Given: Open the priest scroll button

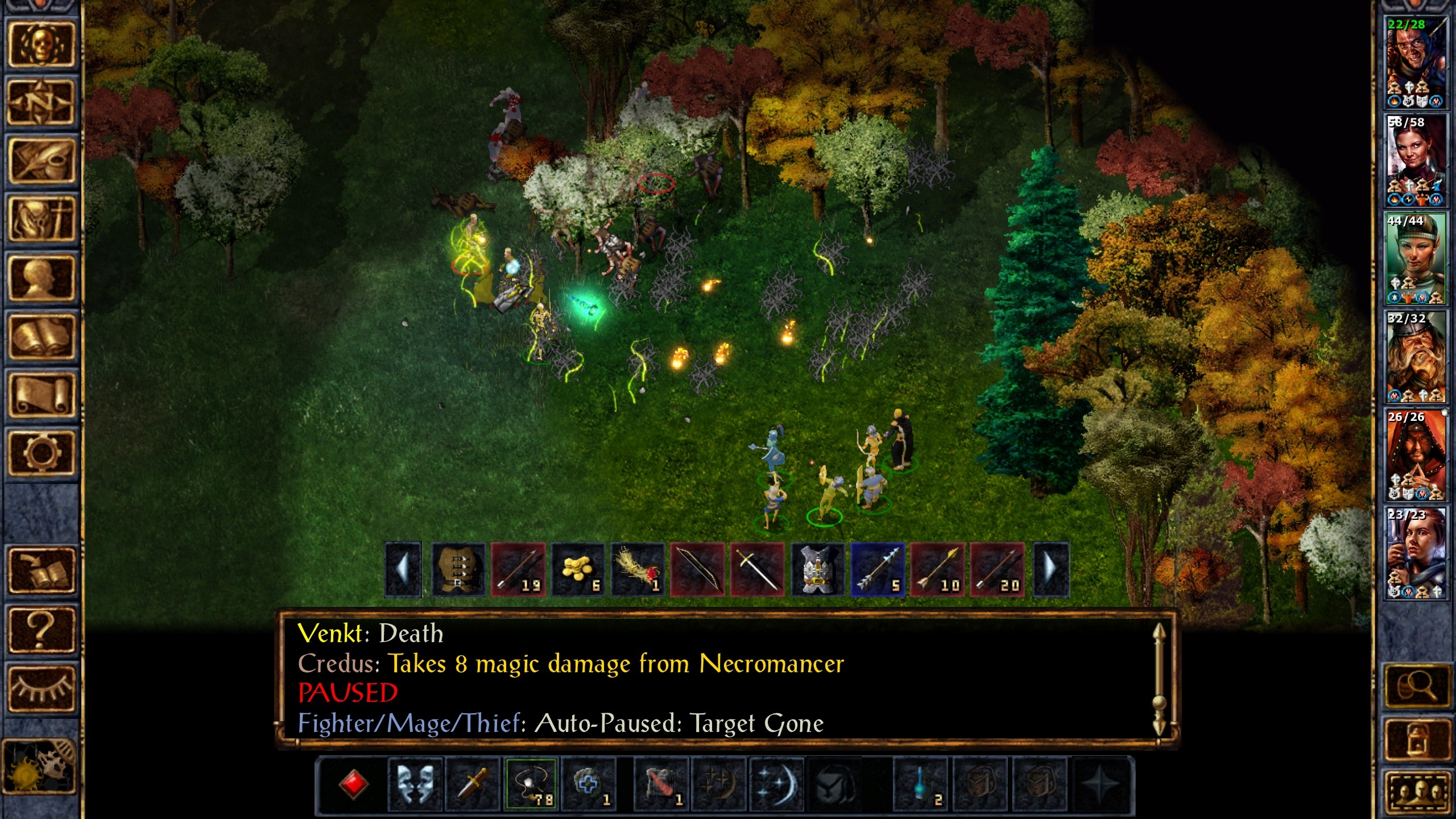Looking at the screenshot, I should coord(41,395).
